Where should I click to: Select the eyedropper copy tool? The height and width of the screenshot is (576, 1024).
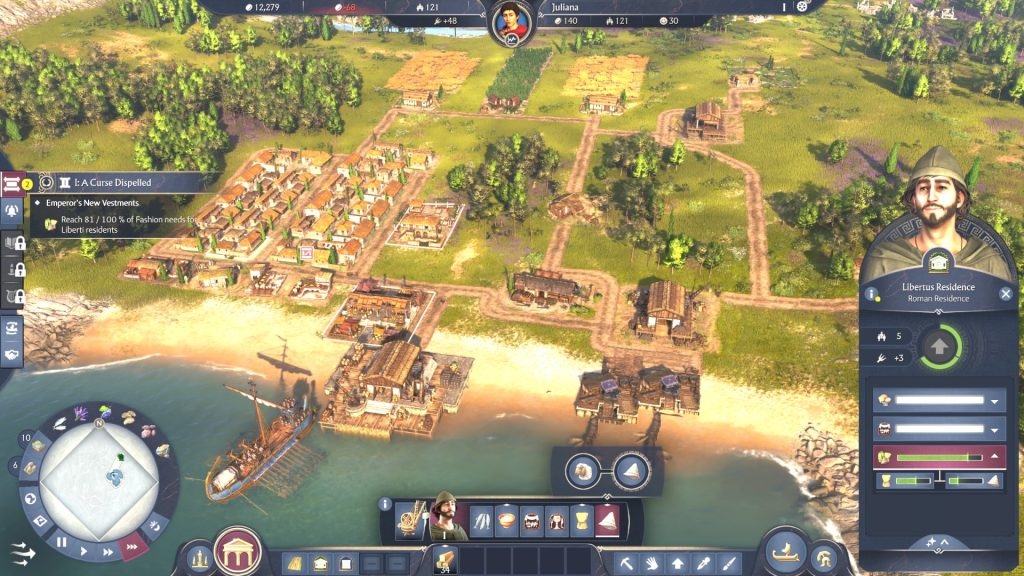(x=704, y=563)
